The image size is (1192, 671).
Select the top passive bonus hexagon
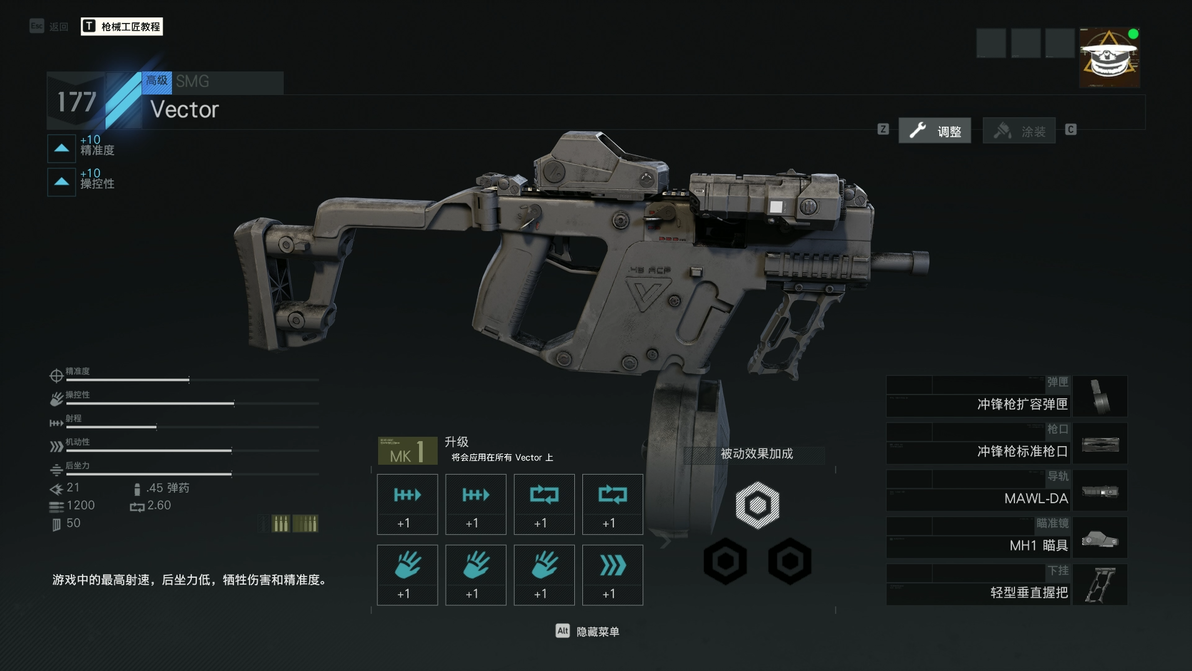click(x=757, y=506)
